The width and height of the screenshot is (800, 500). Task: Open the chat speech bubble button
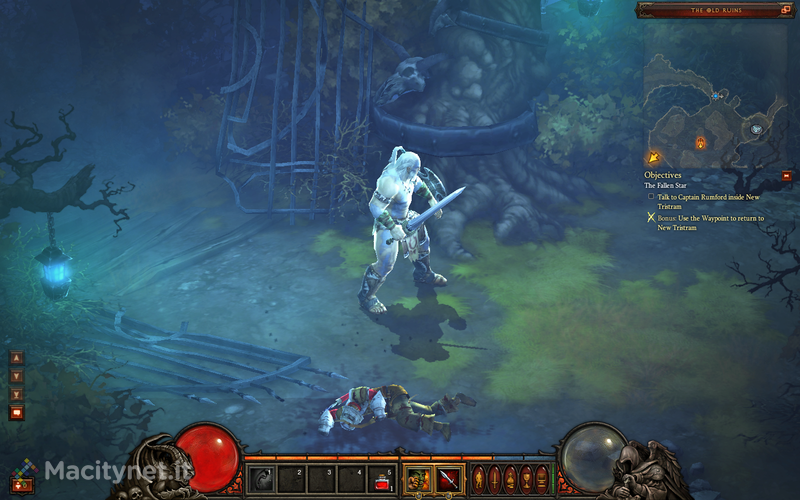(x=16, y=412)
